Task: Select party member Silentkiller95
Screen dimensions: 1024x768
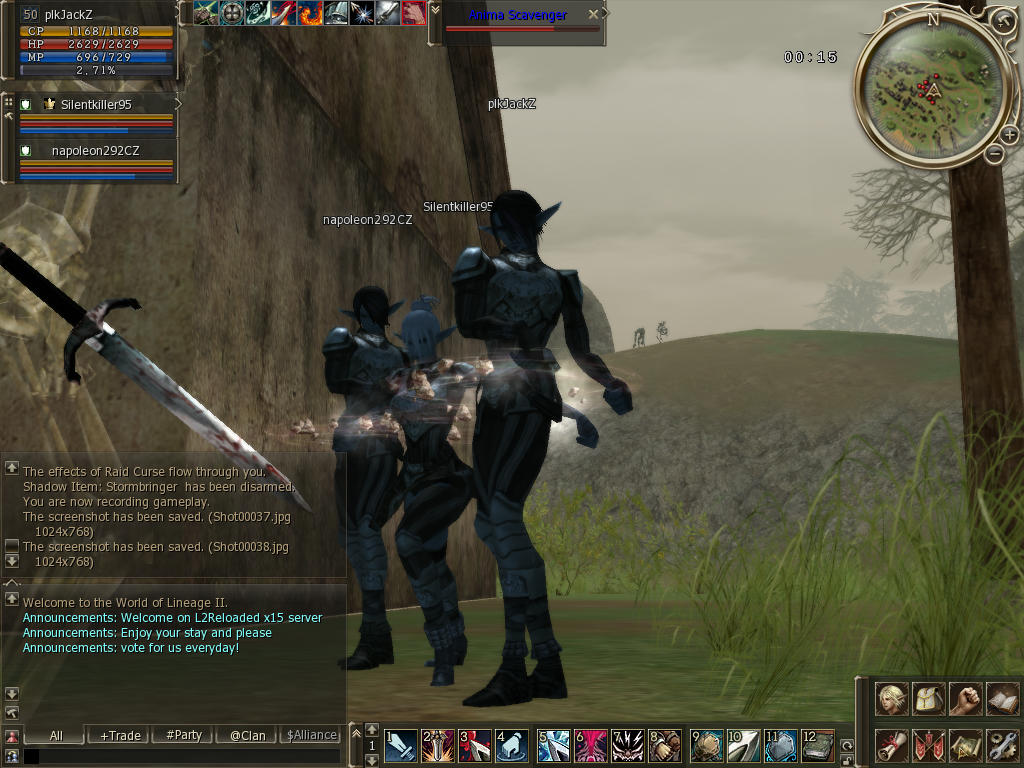Action: (x=96, y=104)
